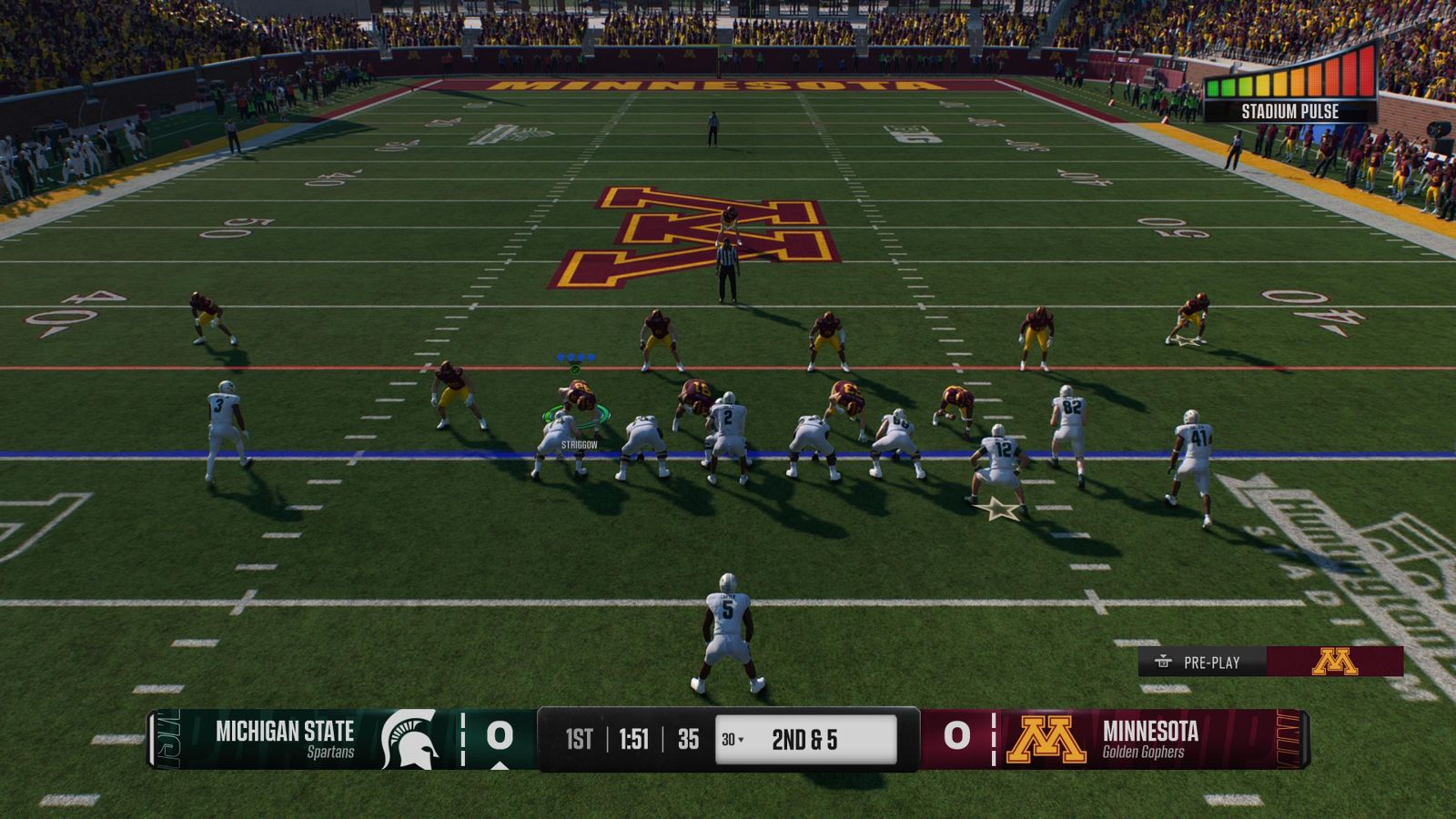Select the 1ST quarter label on the scoreboard
1456x819 pixels.
(580, 741)
